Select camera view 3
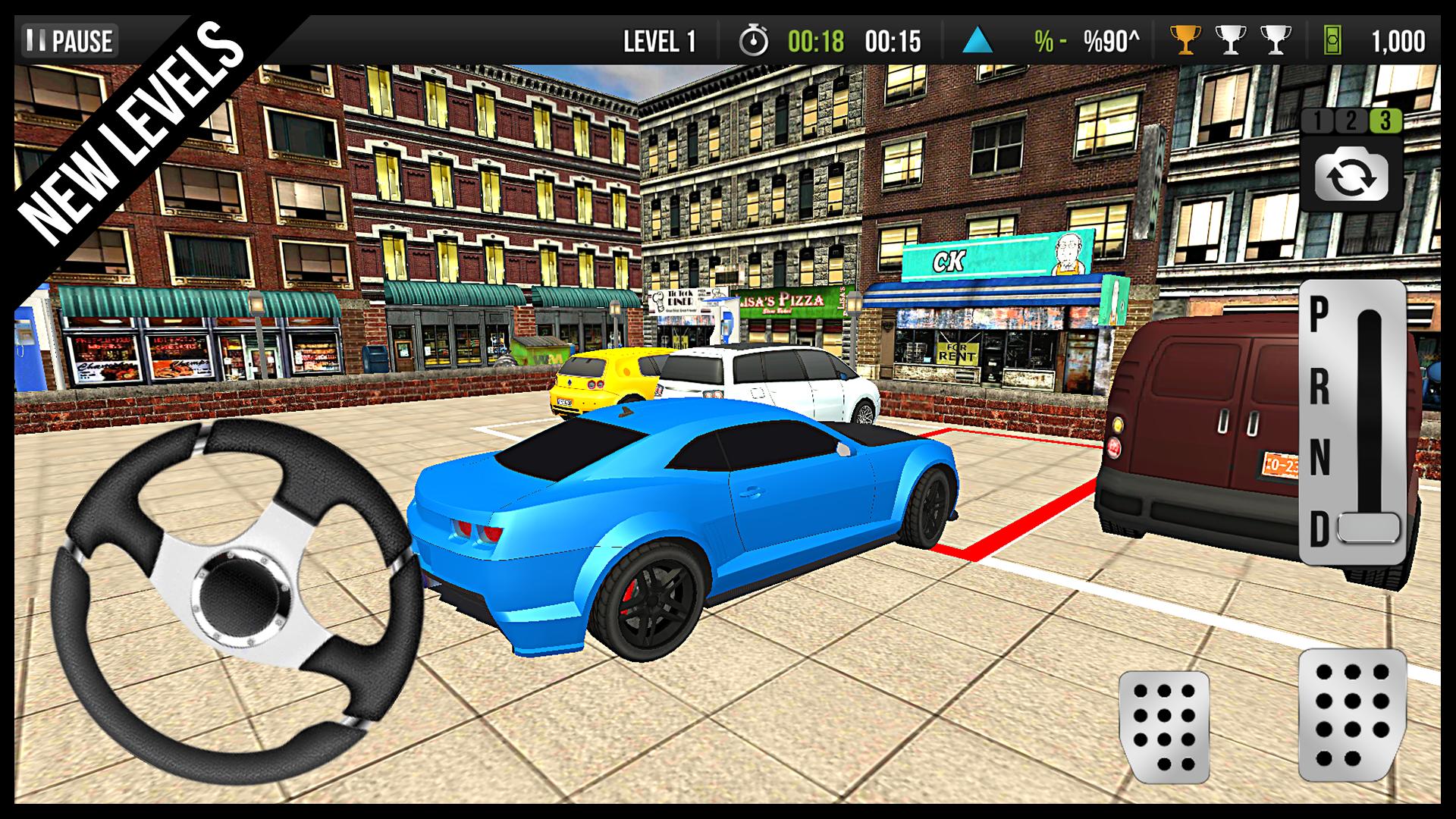1456x819 pixels. point(1385,120)
